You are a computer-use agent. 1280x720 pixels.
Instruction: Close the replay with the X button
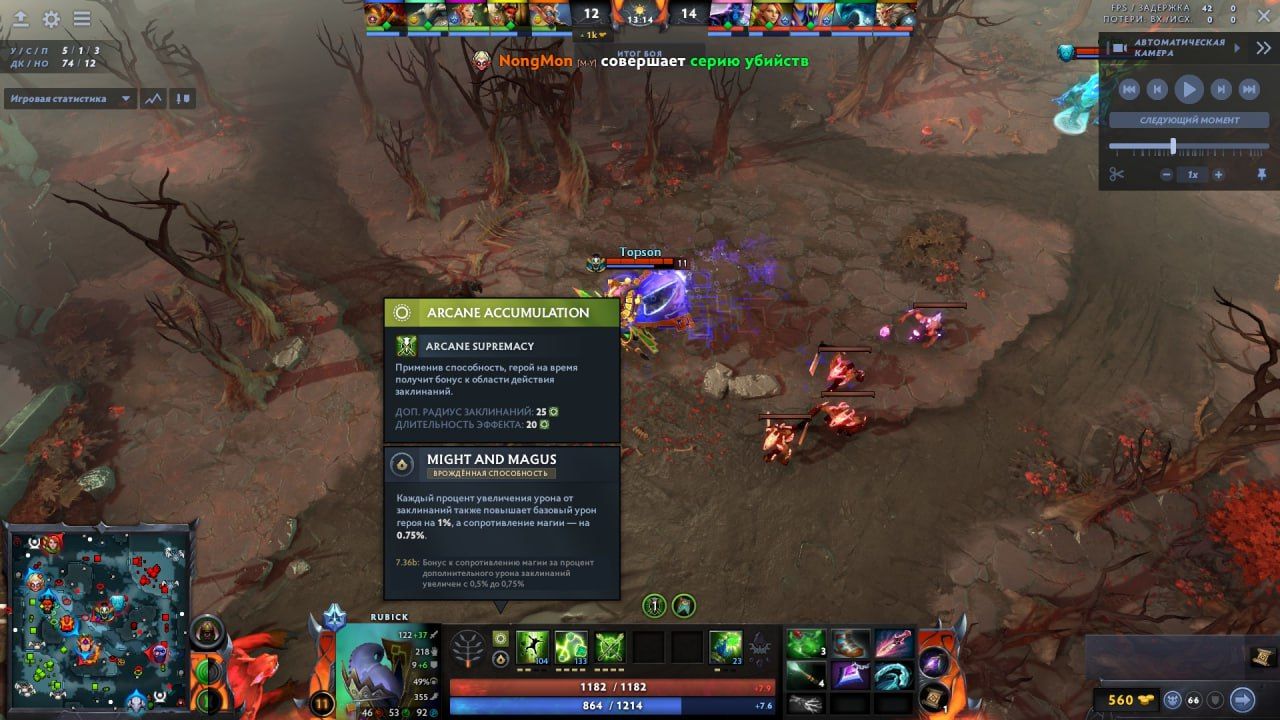click(x=1264, y=15)
